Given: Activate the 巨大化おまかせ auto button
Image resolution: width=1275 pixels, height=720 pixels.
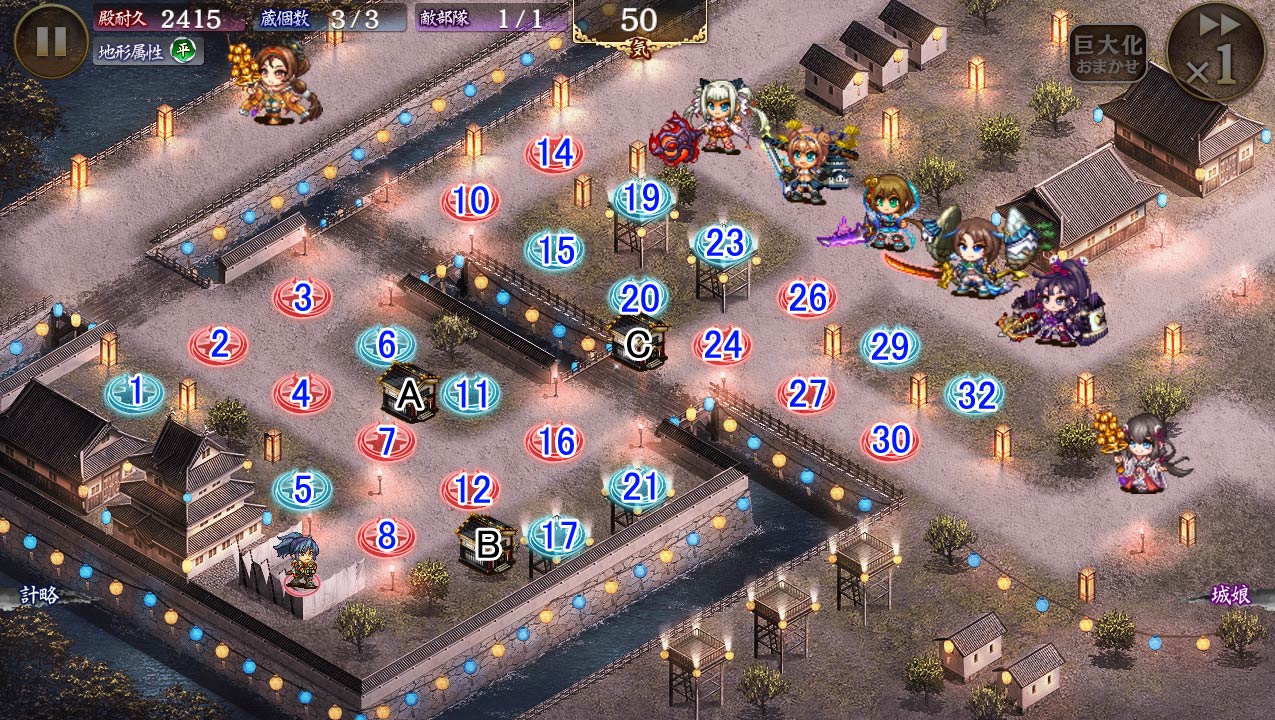Looking at the screenshot, I should 1107,53.
